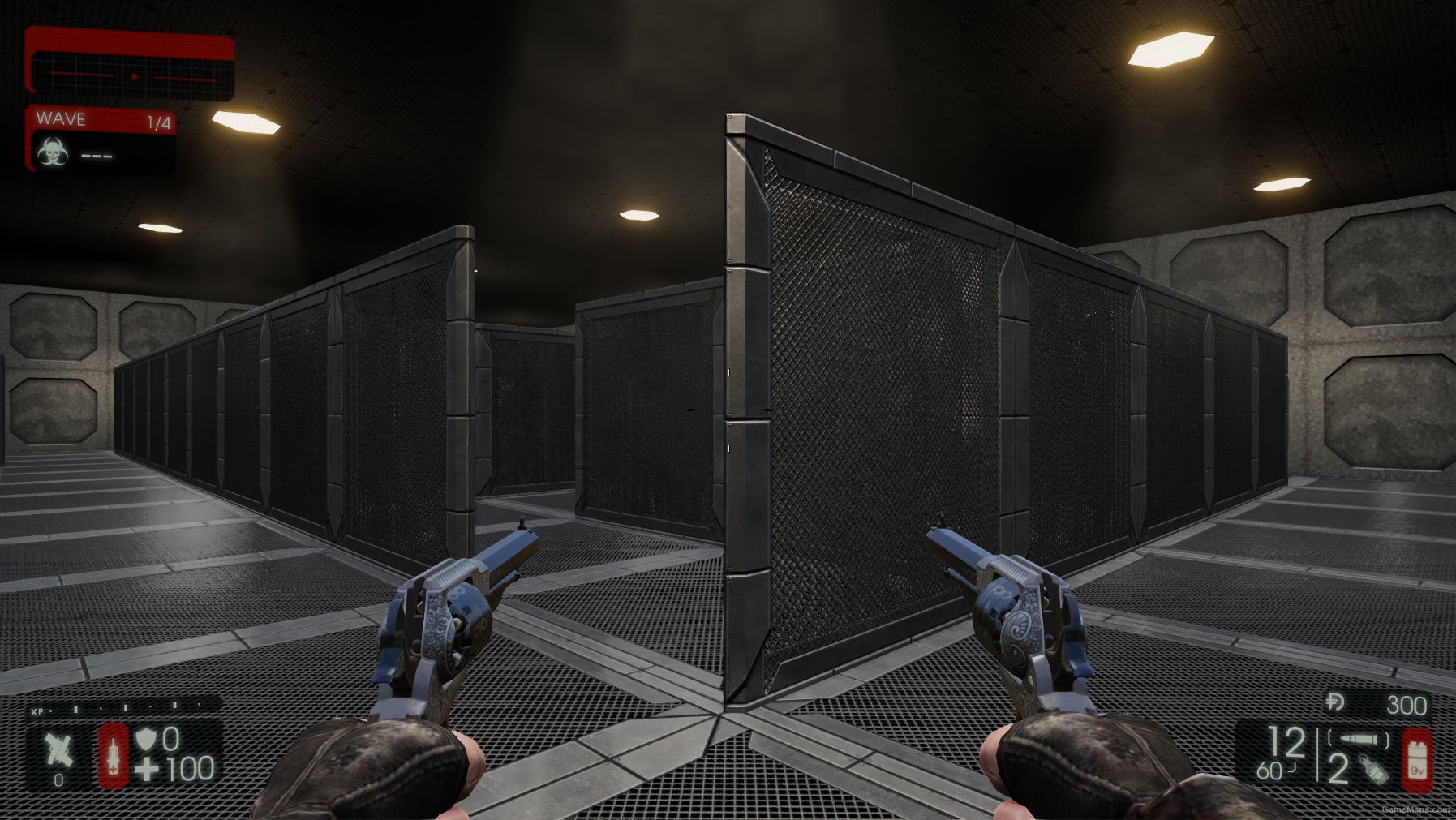This screenshot has width=1456, height=820.
Task: Click the magazine count 2 display
Action: point(1338,769)
